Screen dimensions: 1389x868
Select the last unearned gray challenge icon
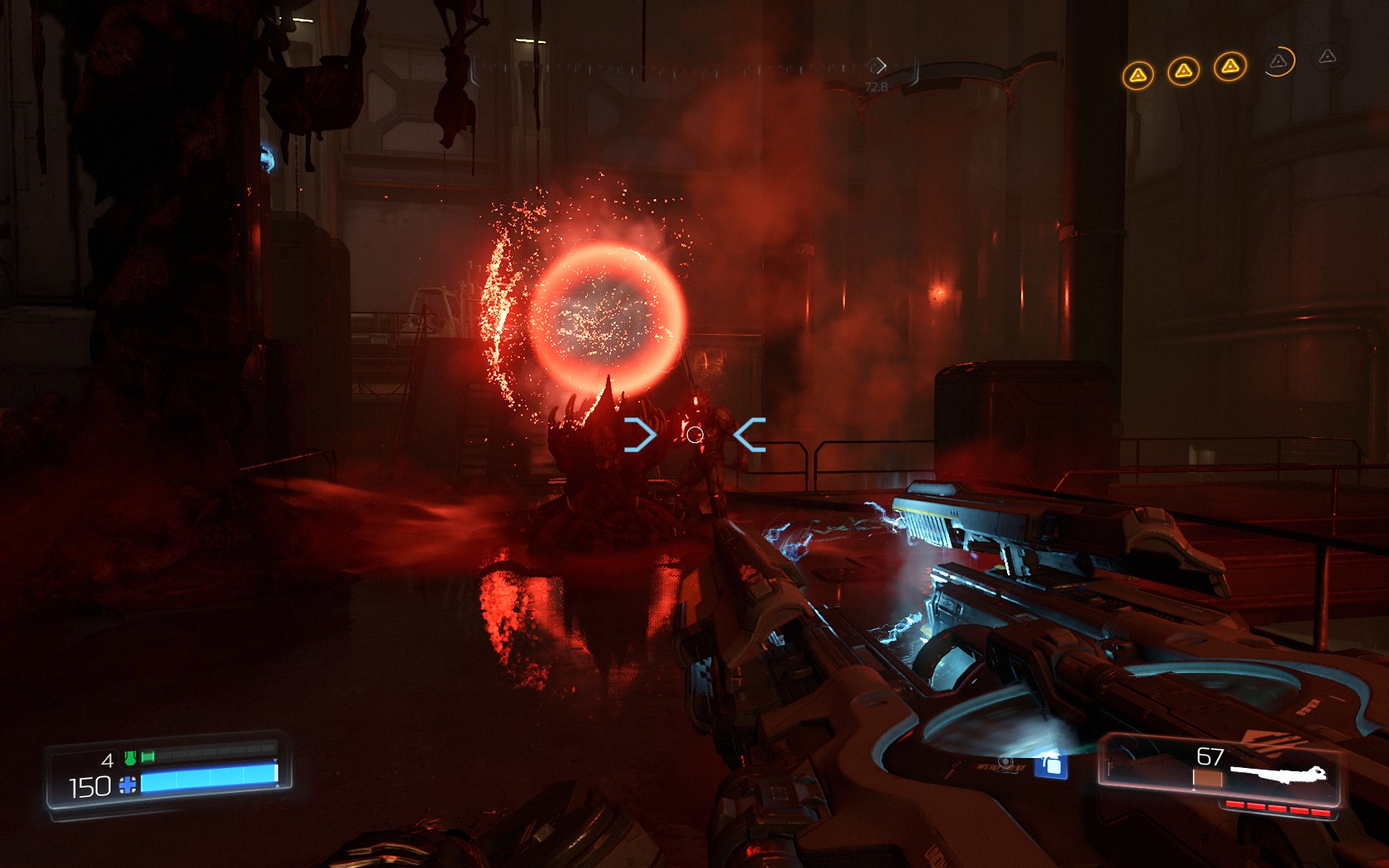click(x=1327, y=58)
